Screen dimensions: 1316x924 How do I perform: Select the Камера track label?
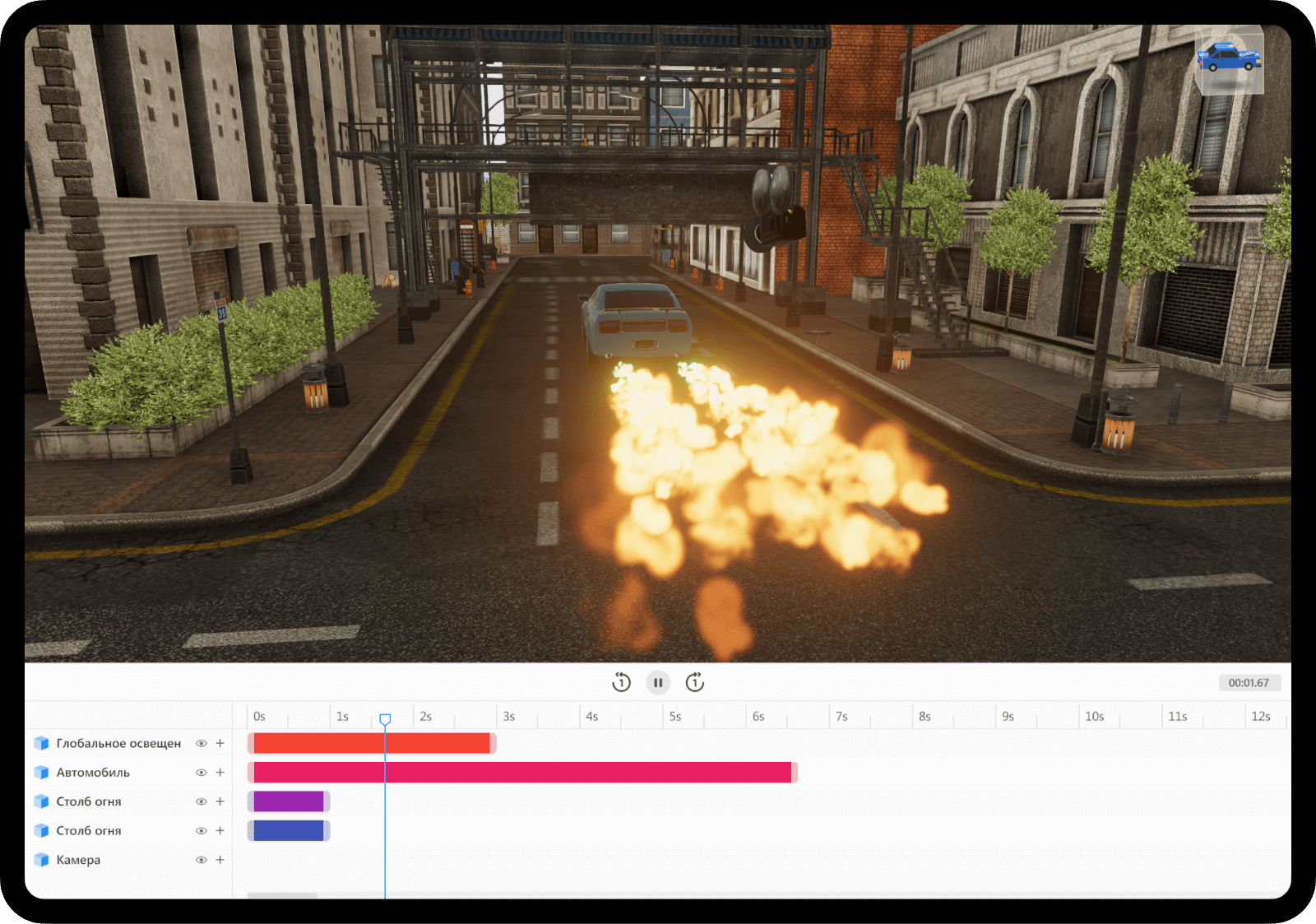78,860
